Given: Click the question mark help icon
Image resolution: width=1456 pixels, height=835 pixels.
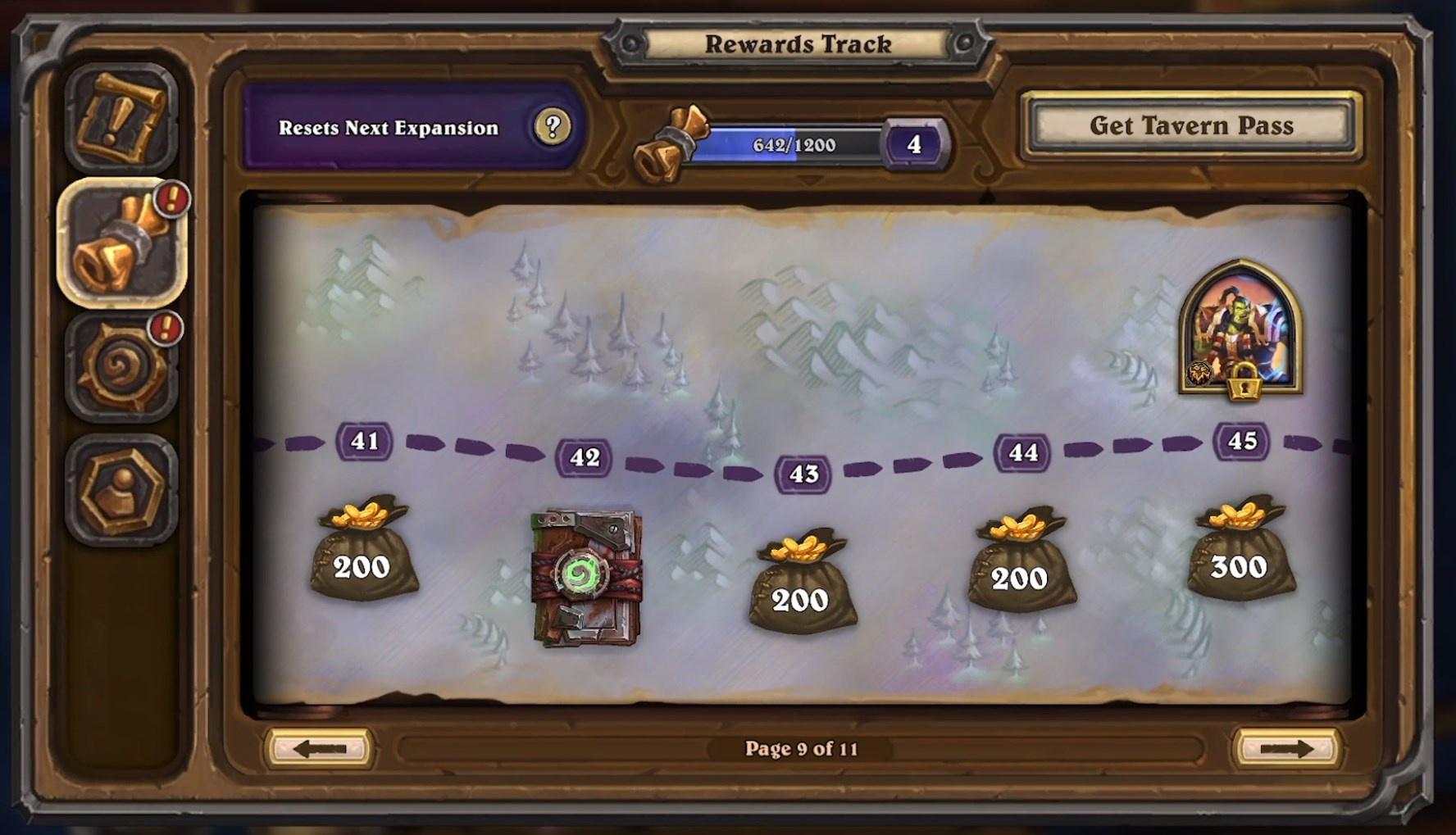Looking at the screenshot, I should 553,127.
